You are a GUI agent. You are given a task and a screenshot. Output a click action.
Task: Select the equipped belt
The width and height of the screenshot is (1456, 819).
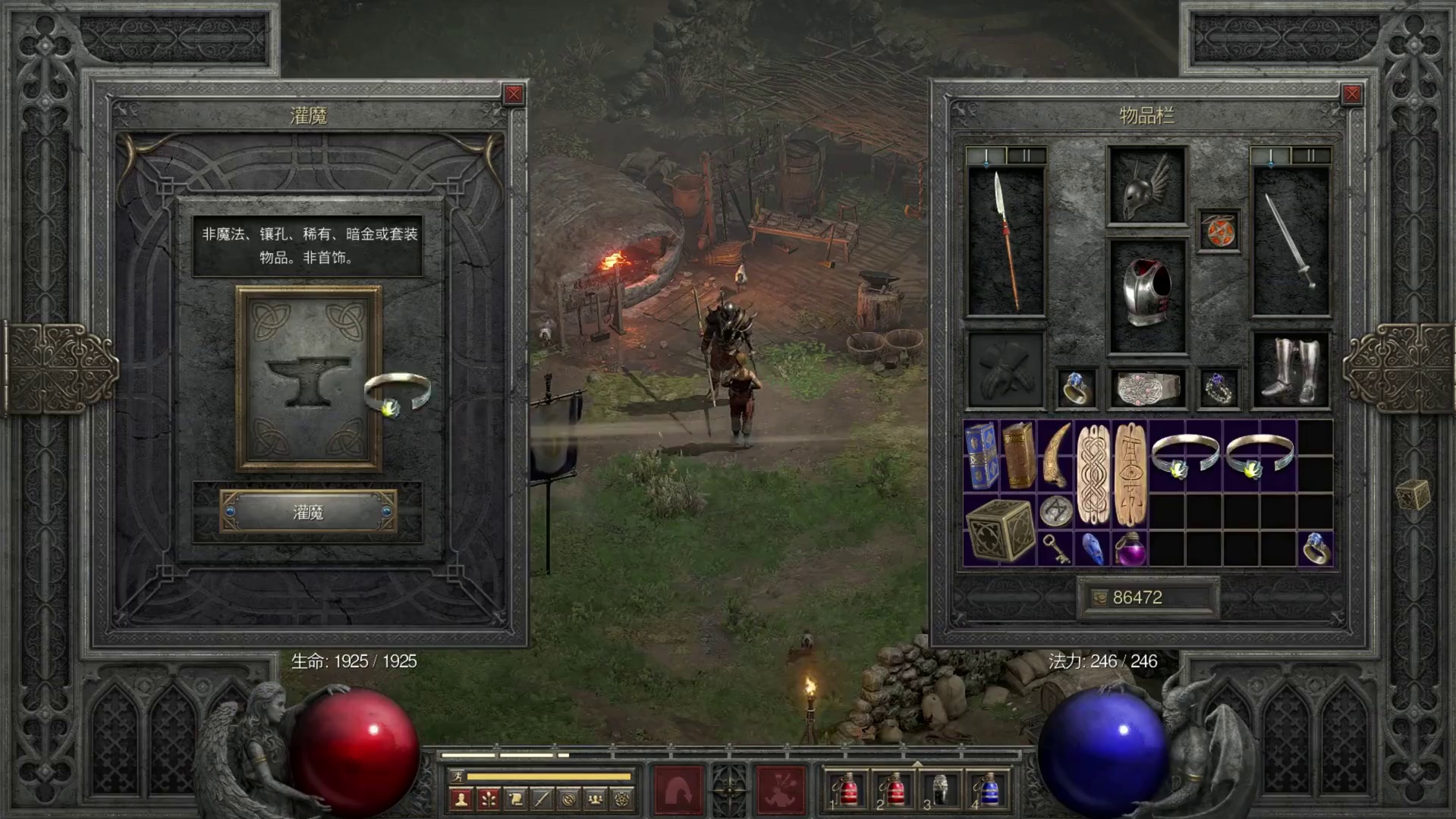1146,388
